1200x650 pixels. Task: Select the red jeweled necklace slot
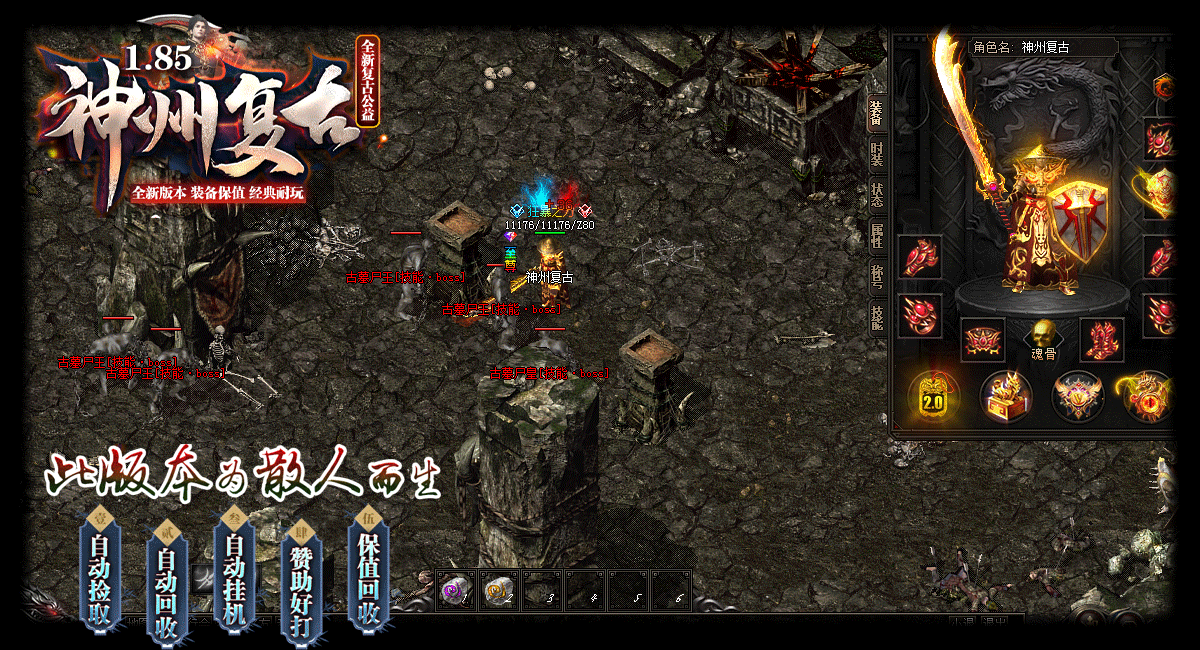pos(1160,140)
